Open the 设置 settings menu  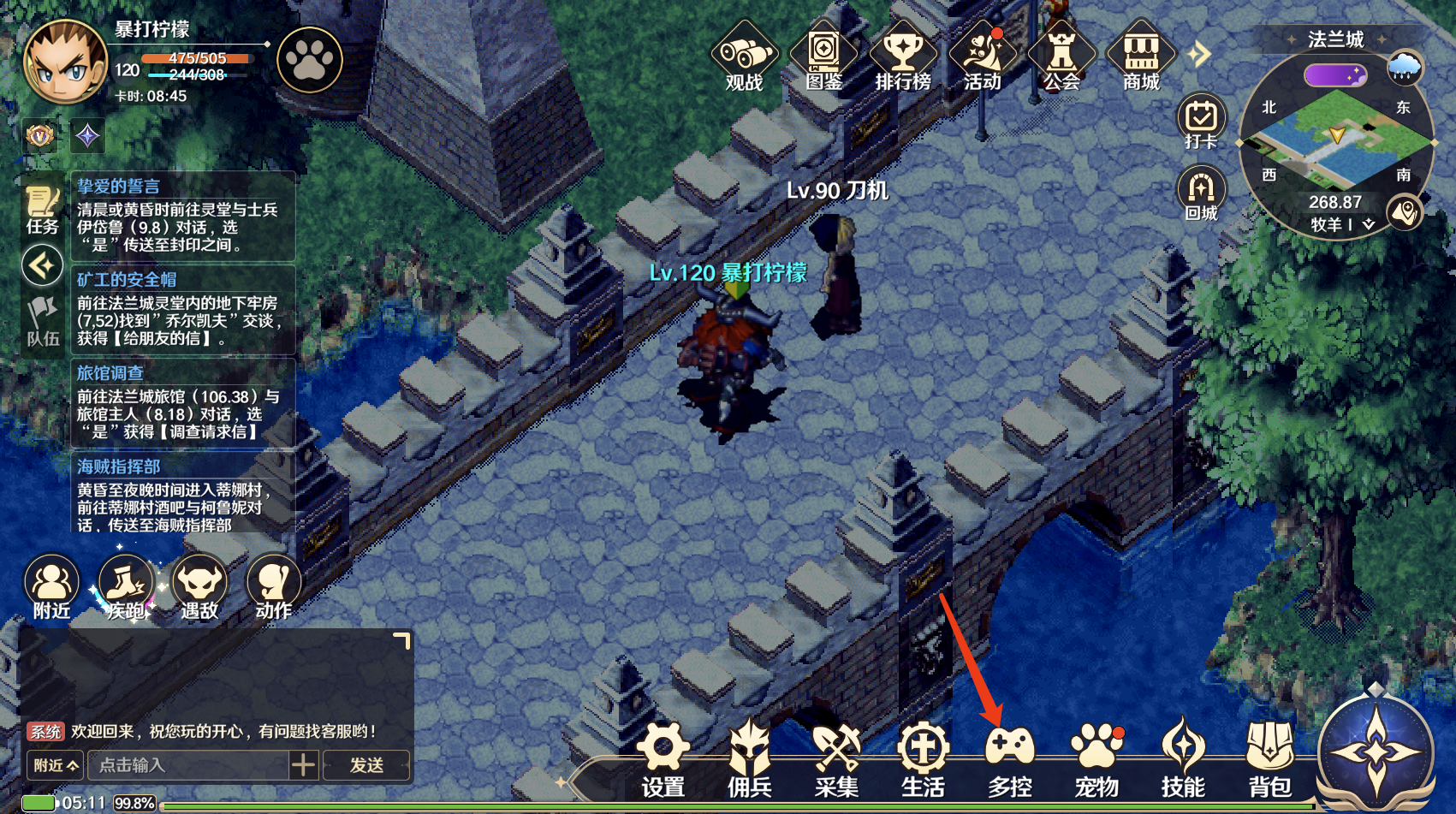coord(663,758)
